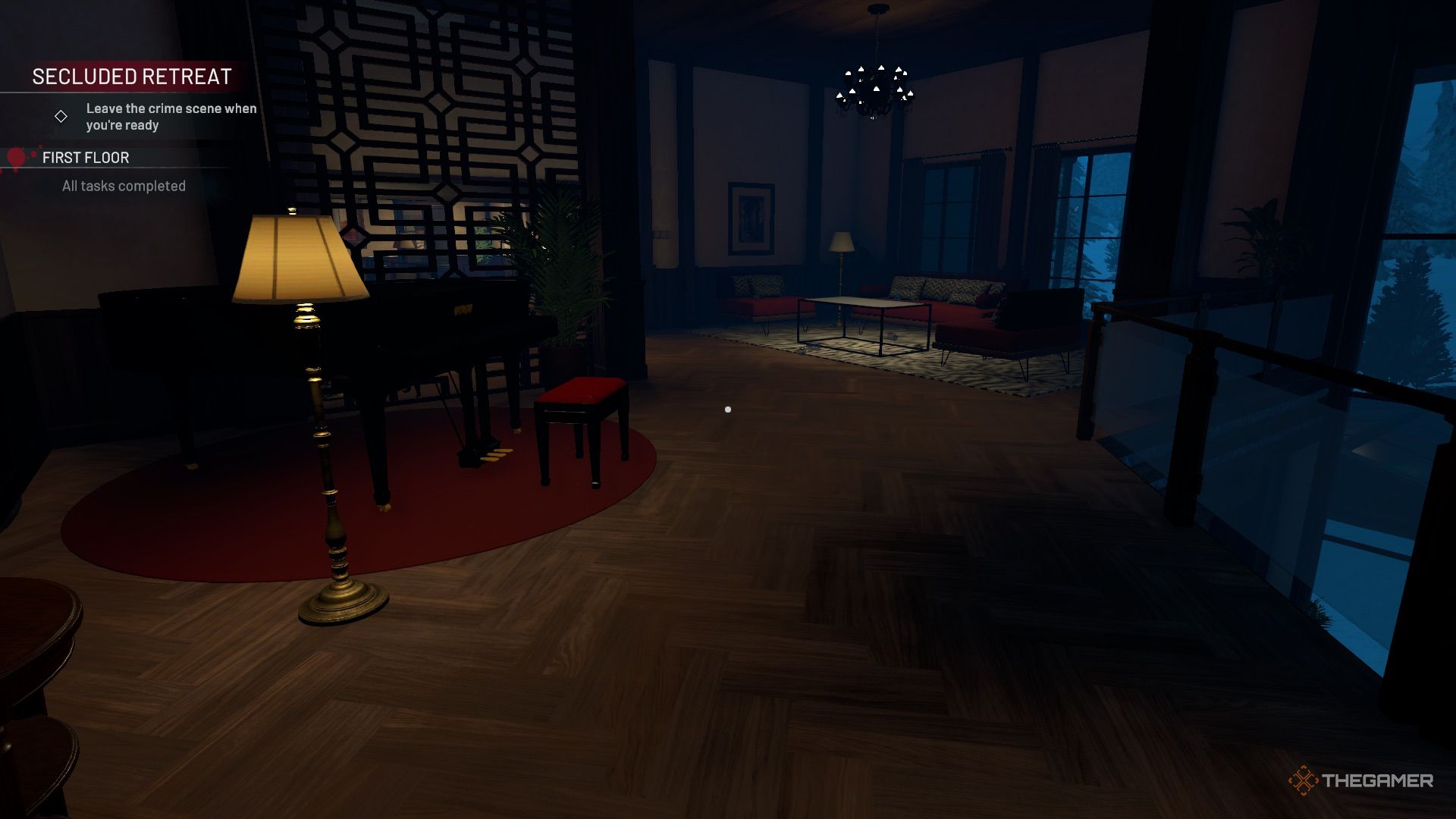The width and height of the screenshot is (1456, 819).
Task: Select the Secluded Retreat mission title
Action: coord(132,77)
